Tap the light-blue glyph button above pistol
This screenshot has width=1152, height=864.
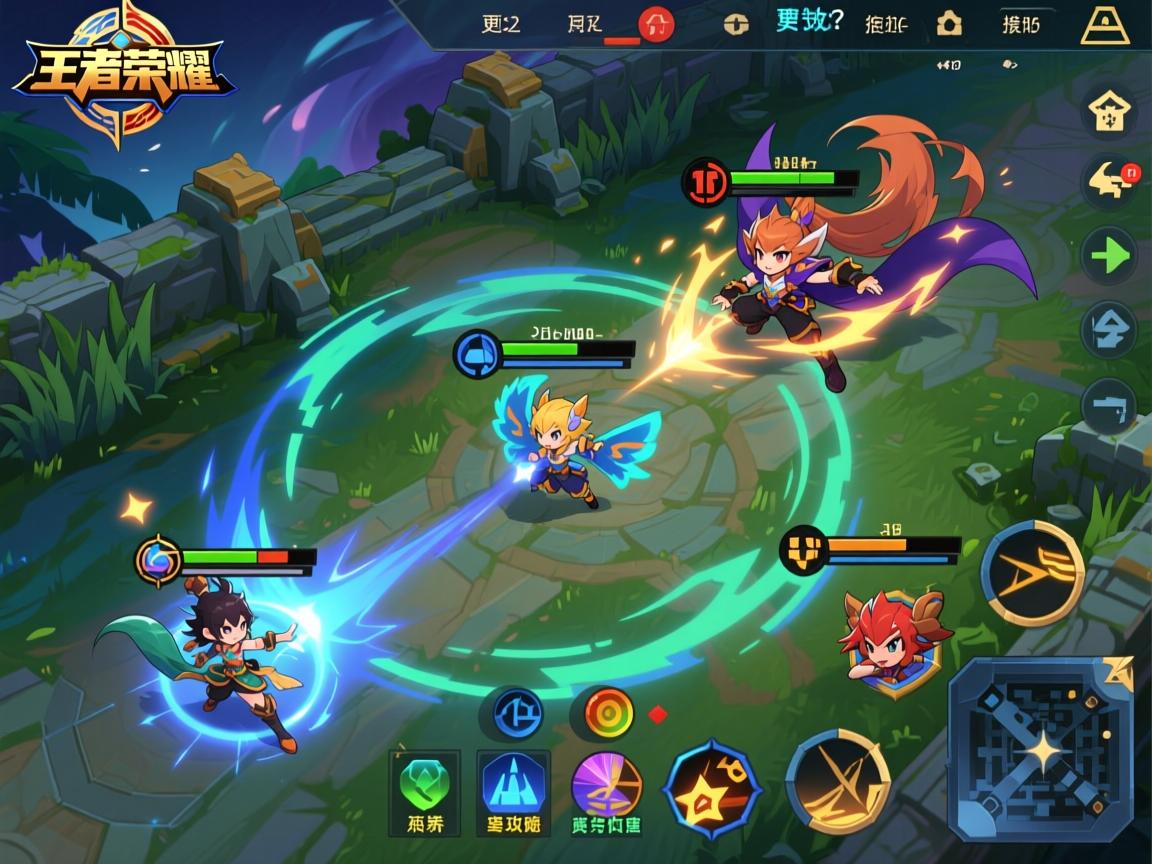(x=1110, y=329)
